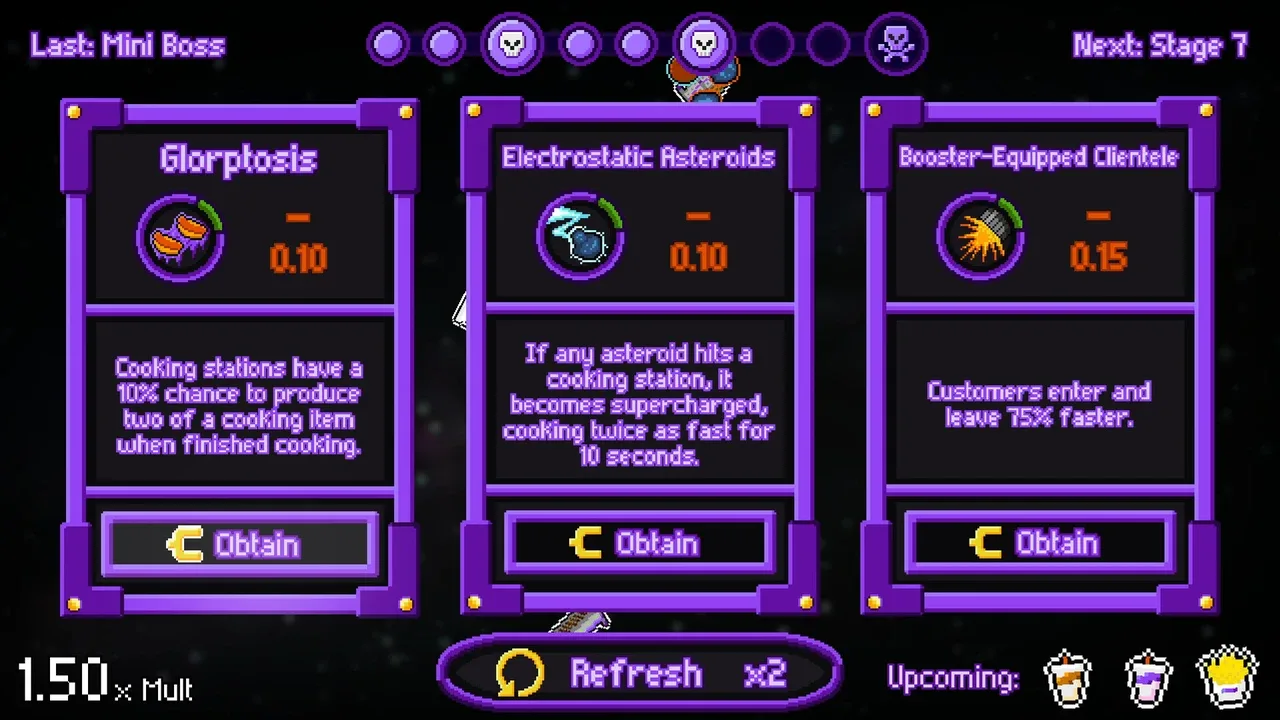The width and height of the screenshot is (1280, 720).
Task: Select the Glorptosis card icon
Action: tap(180, 238)
